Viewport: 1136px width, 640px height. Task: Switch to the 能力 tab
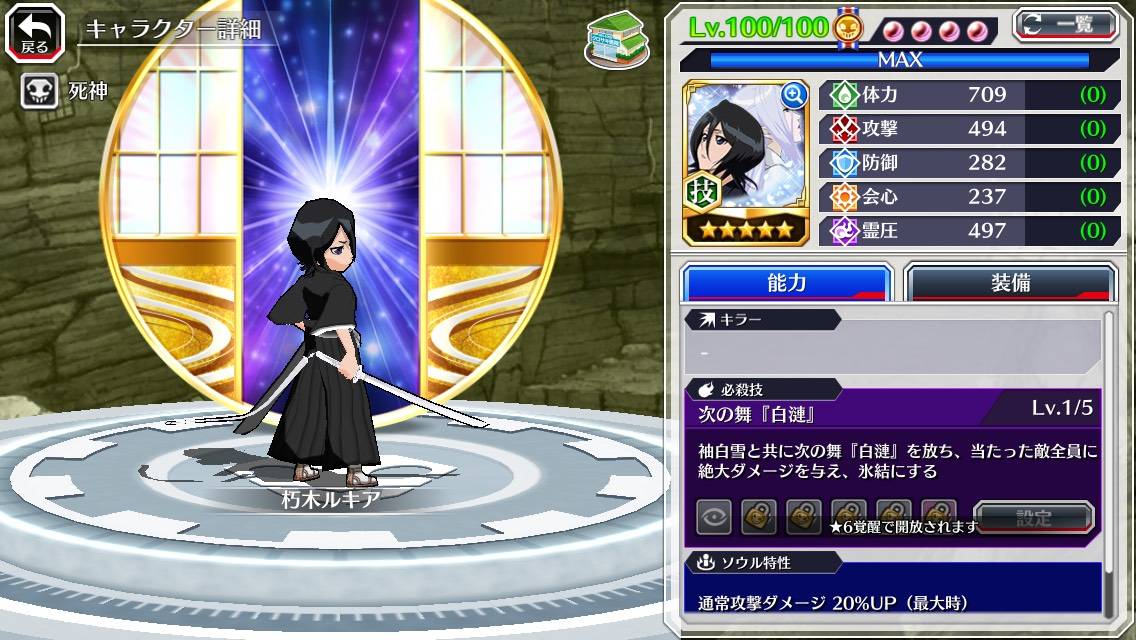[786, 283]
